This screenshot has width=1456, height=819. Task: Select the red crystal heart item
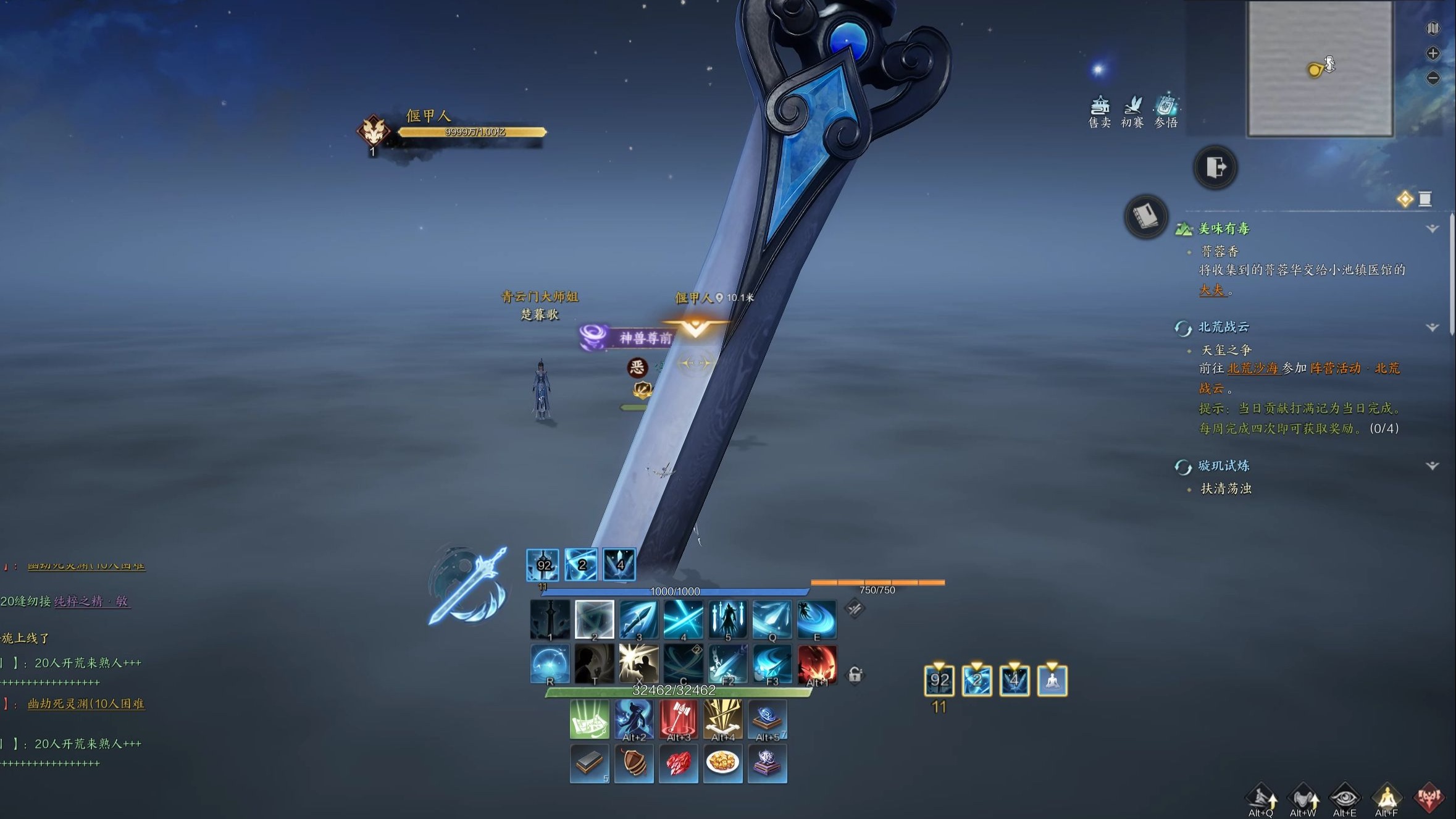pyautogui.click(x=678, y=763)
